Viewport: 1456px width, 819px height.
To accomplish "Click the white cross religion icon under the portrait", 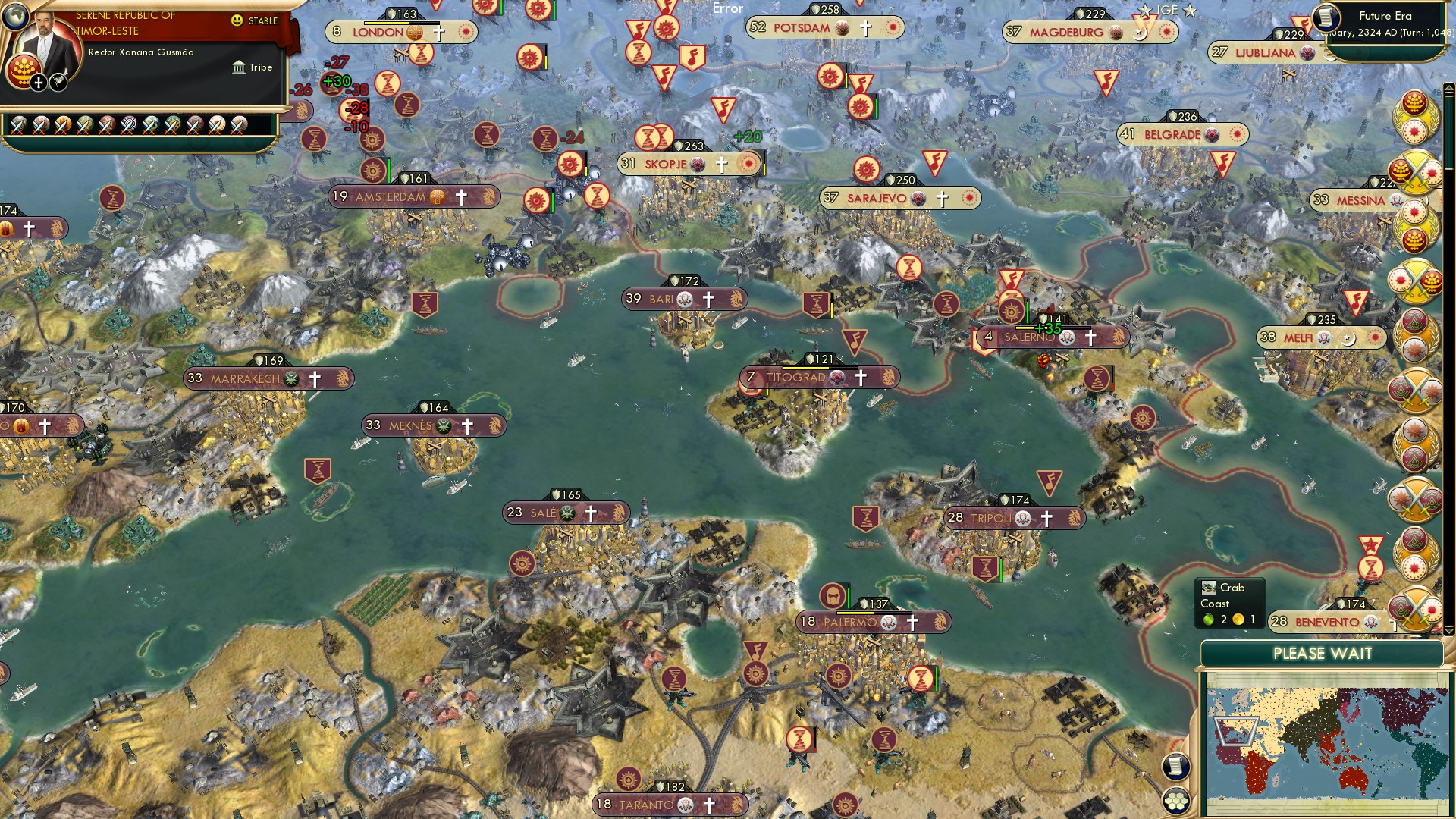I will [38, 83].
